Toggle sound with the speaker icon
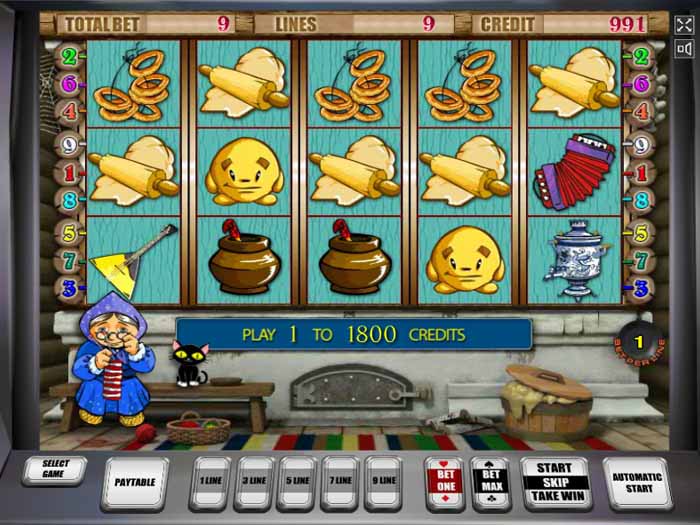Screen dimensions: 700x525 (x=684, y=49)
